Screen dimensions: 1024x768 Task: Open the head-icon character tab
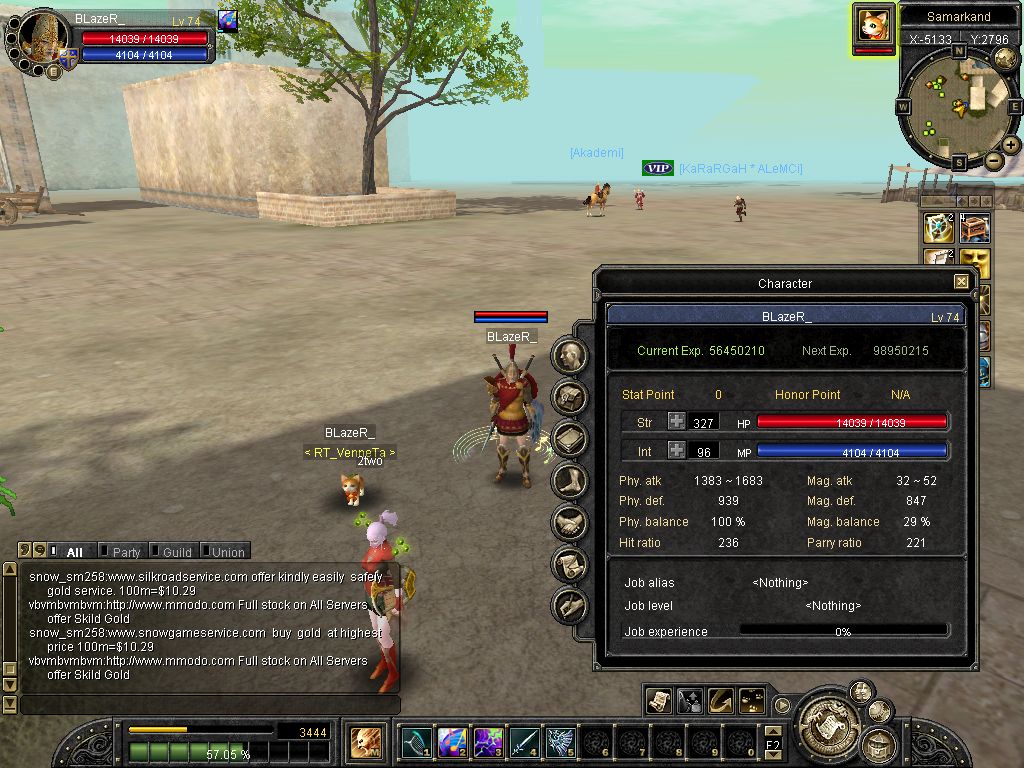coord(569,355)
